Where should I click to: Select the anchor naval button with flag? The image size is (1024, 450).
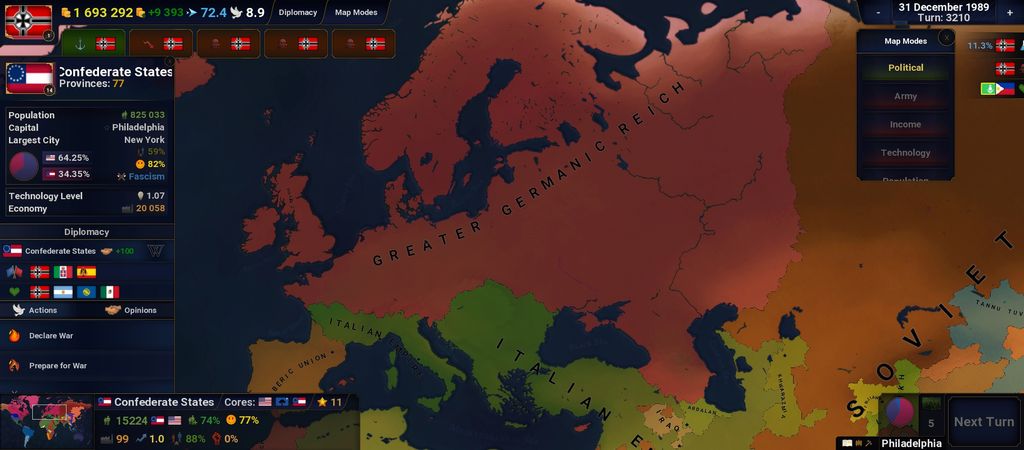93,44
